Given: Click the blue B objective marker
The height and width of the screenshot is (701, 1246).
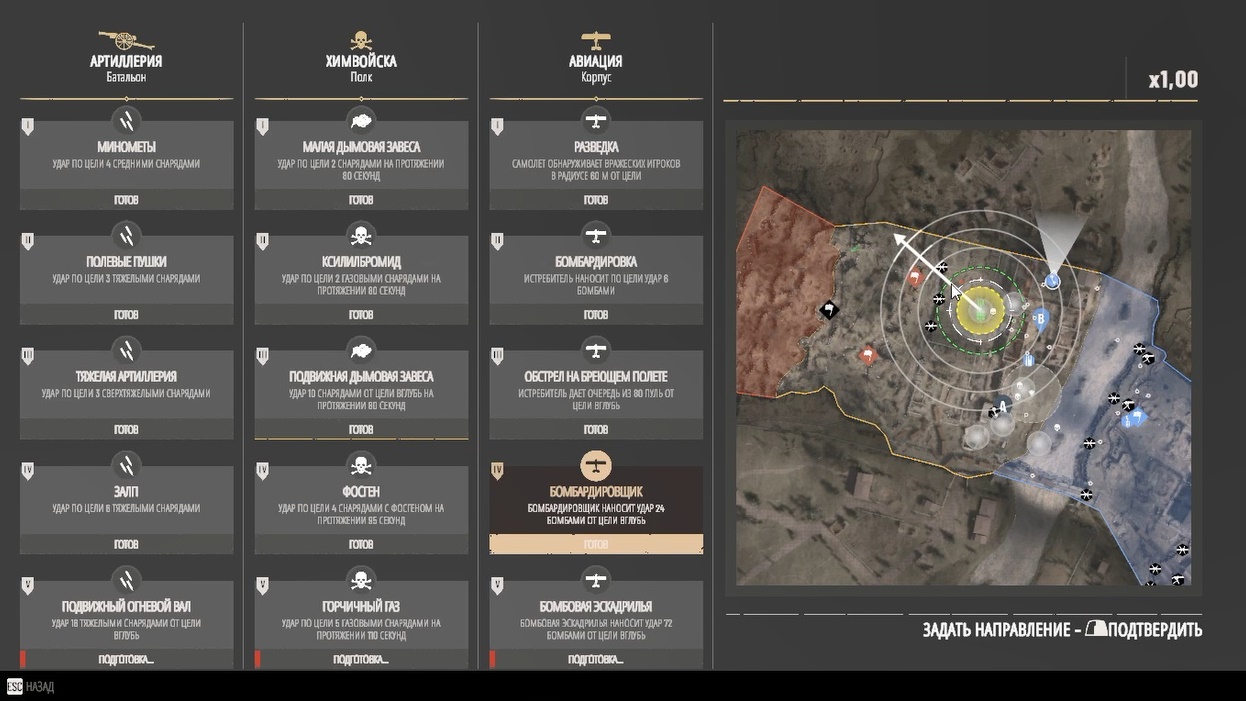Looking at the screenshot, I should pyautogui.click(x=1041, y=320).
